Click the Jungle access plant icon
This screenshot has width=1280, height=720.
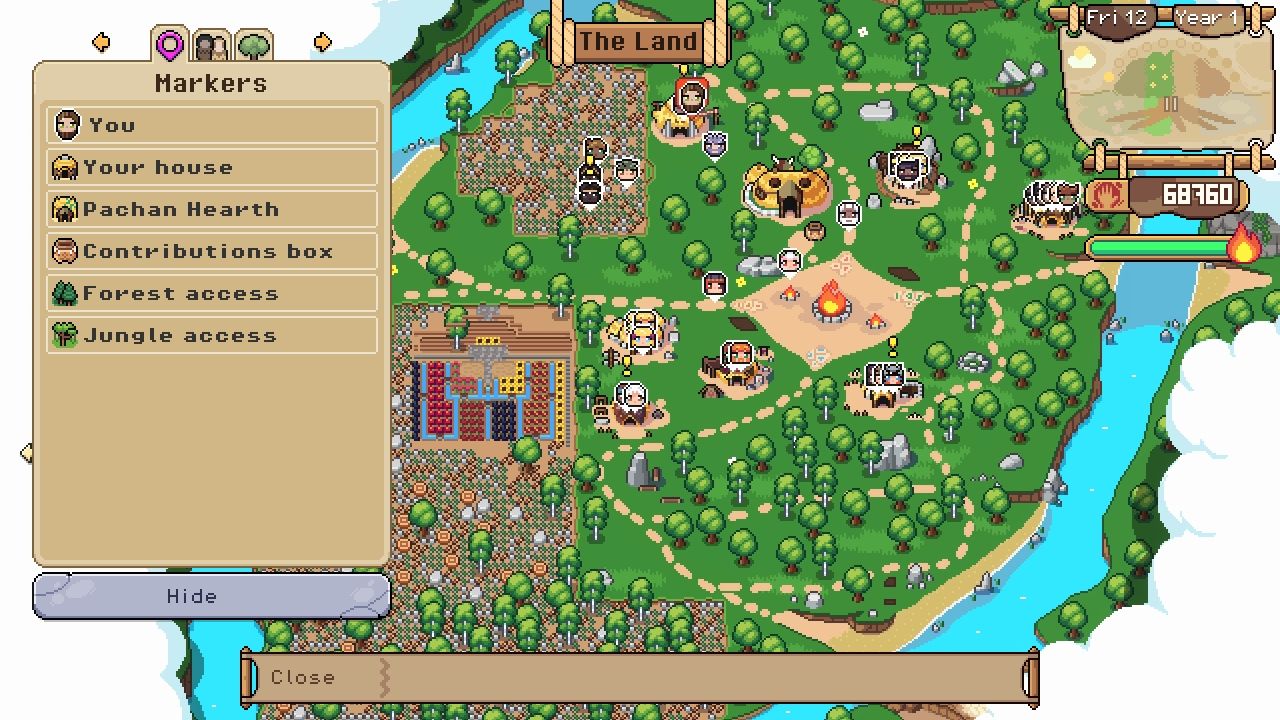(x=67, y=335)
